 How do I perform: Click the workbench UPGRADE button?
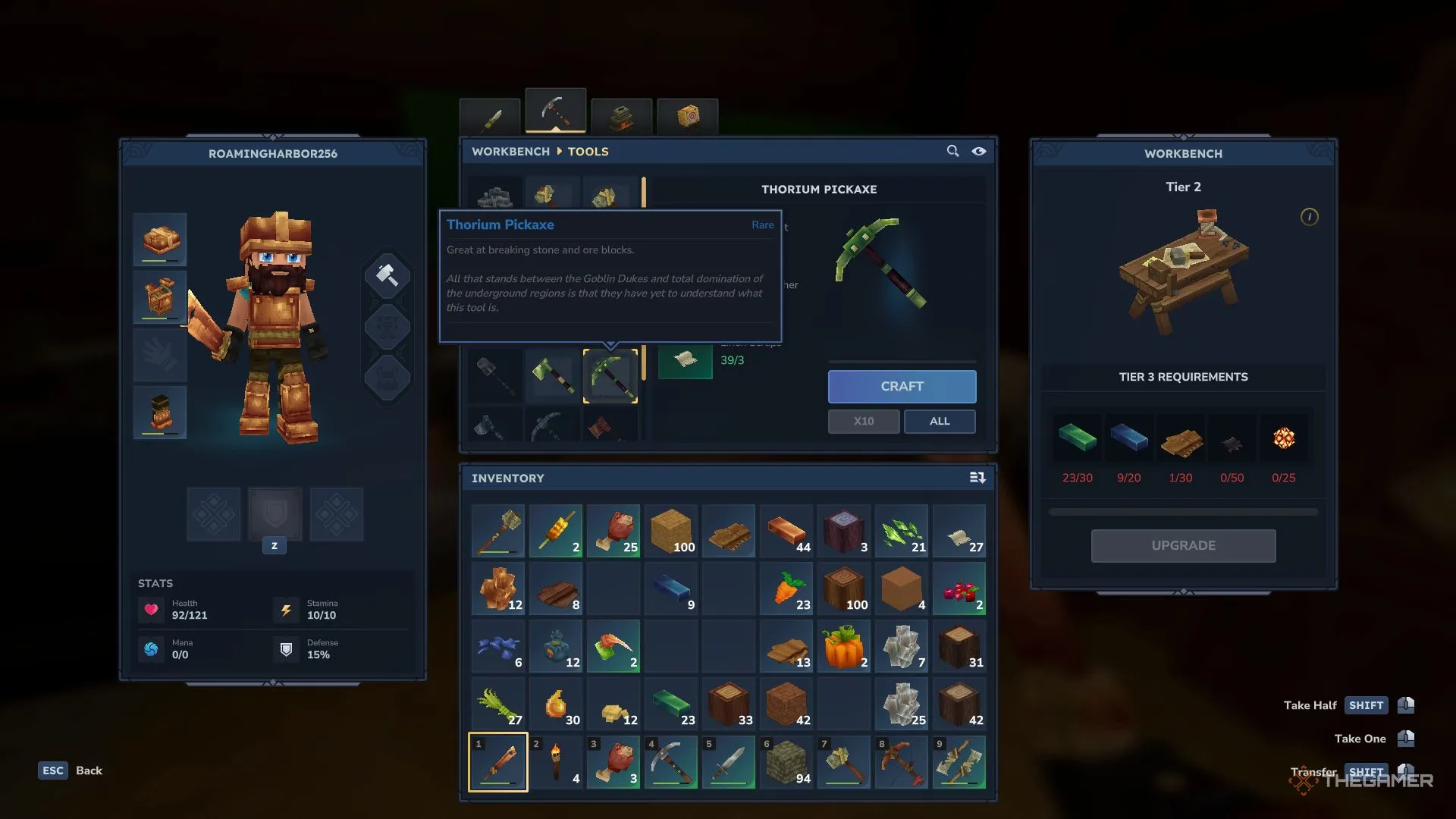[1183, 546]
